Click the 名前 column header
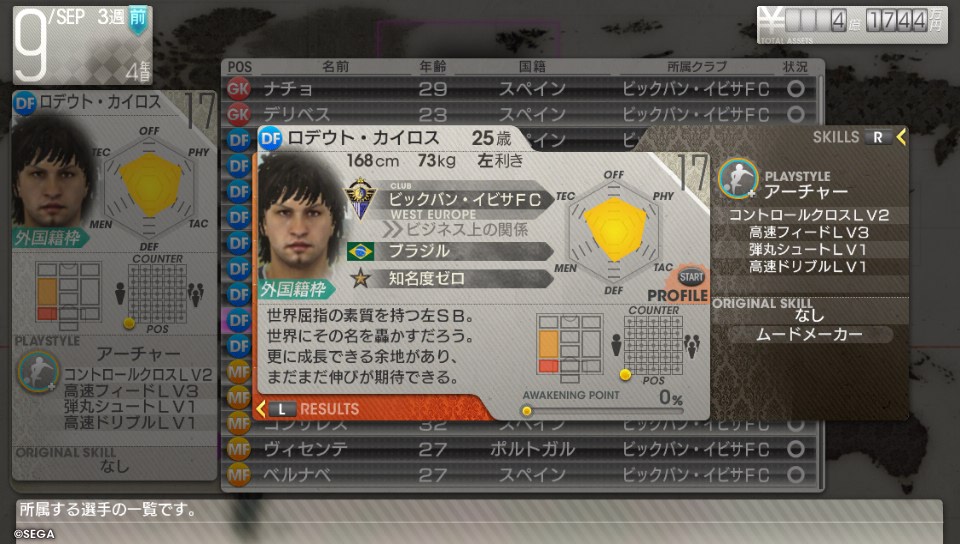Viewport: 960px width, 544px height. click(335, 66)
